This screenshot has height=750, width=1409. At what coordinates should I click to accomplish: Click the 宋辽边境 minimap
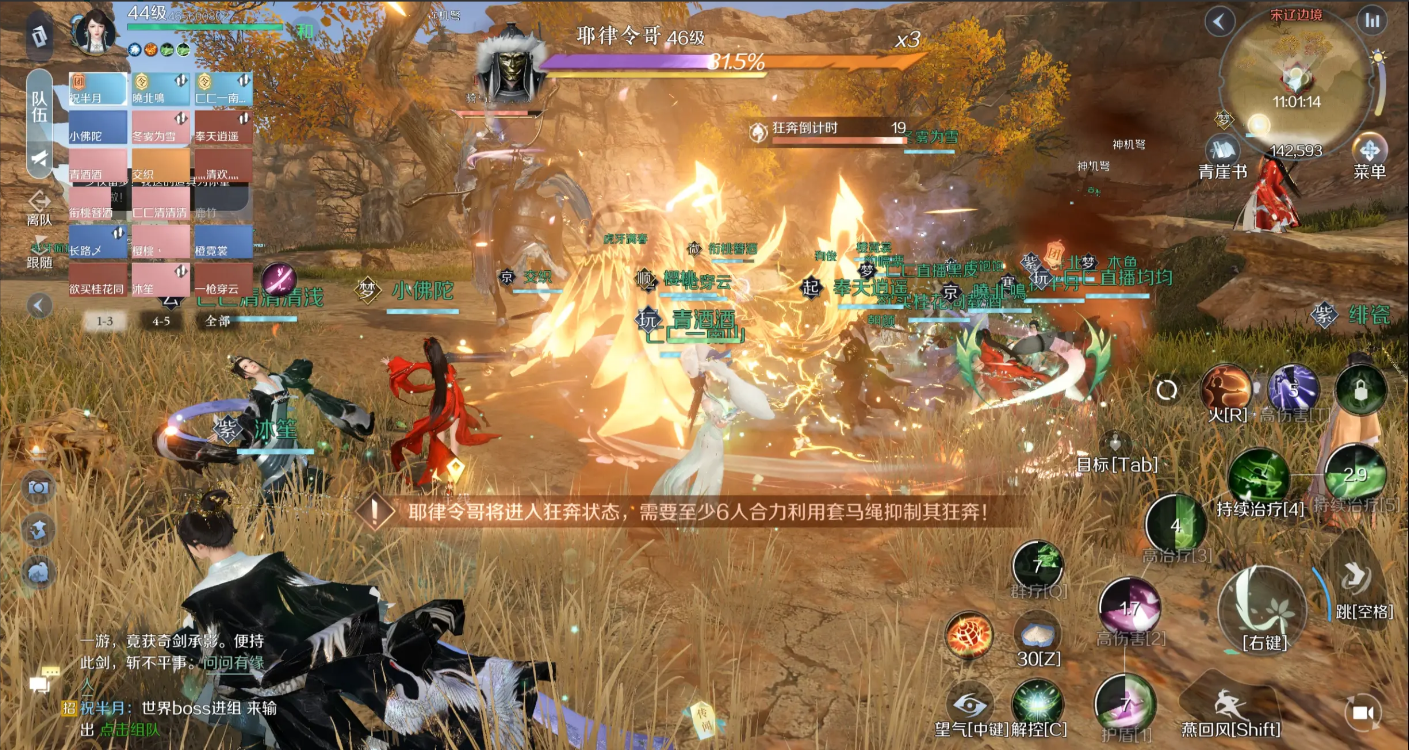1295,78
